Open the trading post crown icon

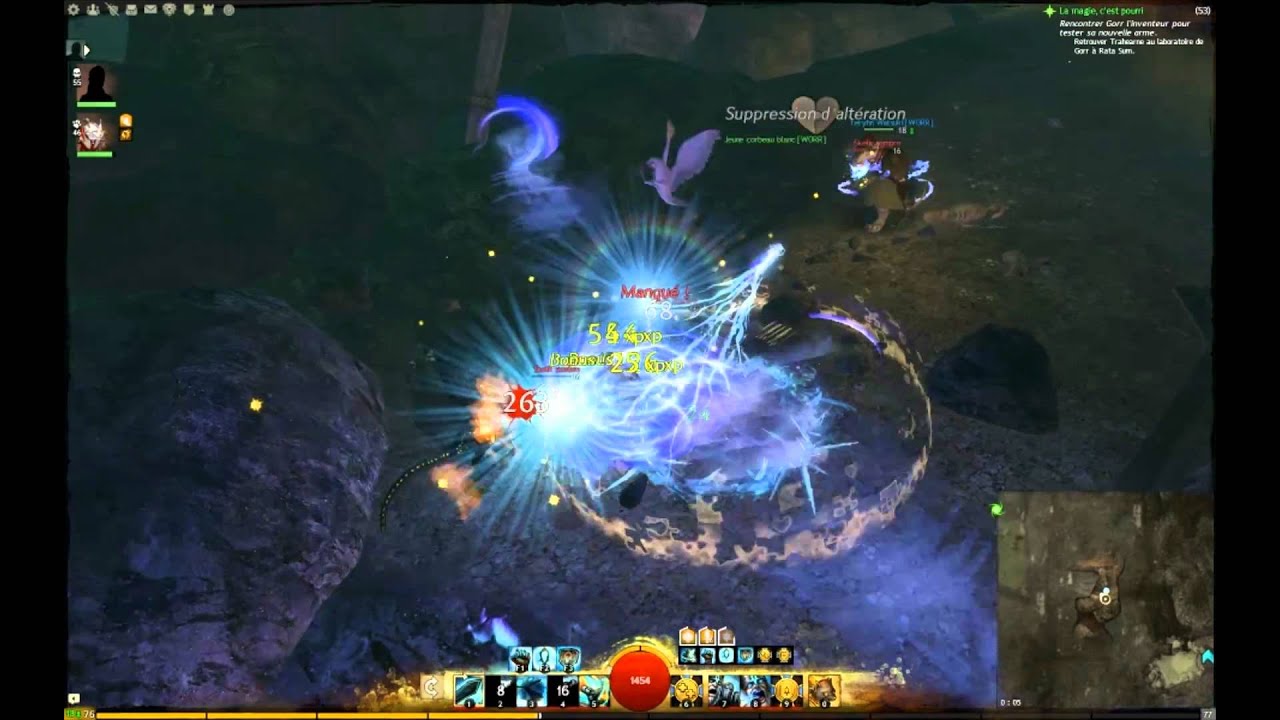click(208, 12)
